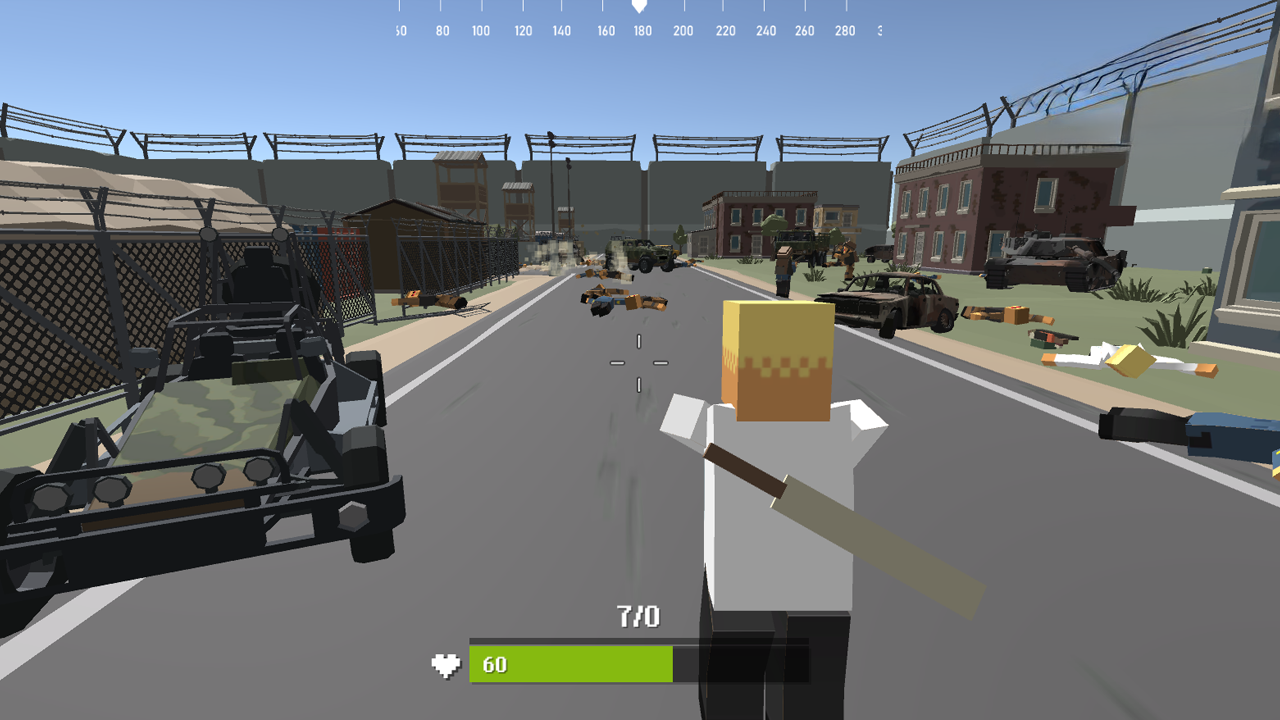1280x720 pixels.
Task: Click the 180 heading on the compass
Action: [641, 31]
